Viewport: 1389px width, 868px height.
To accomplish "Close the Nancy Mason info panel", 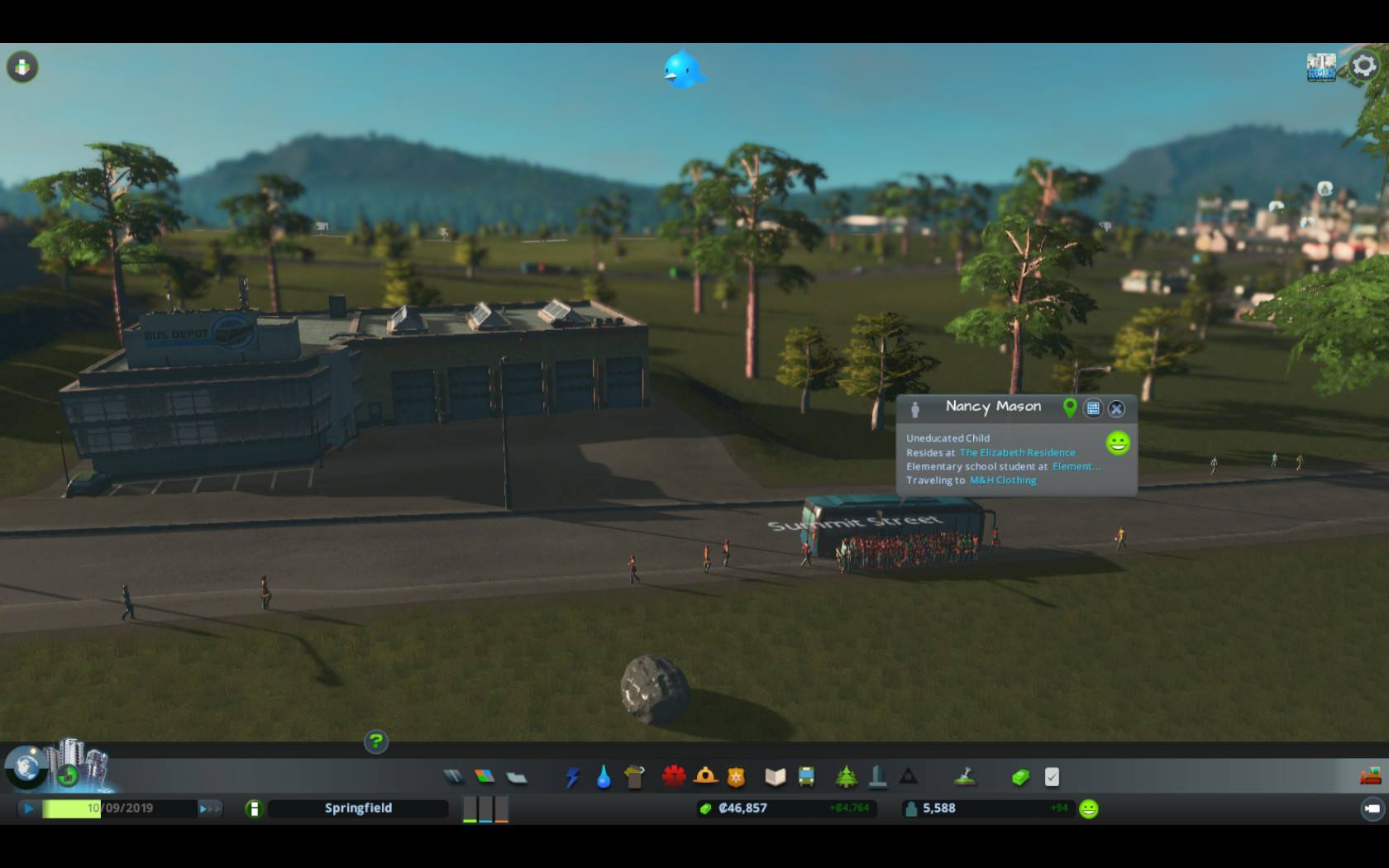I will [1116, 408].
